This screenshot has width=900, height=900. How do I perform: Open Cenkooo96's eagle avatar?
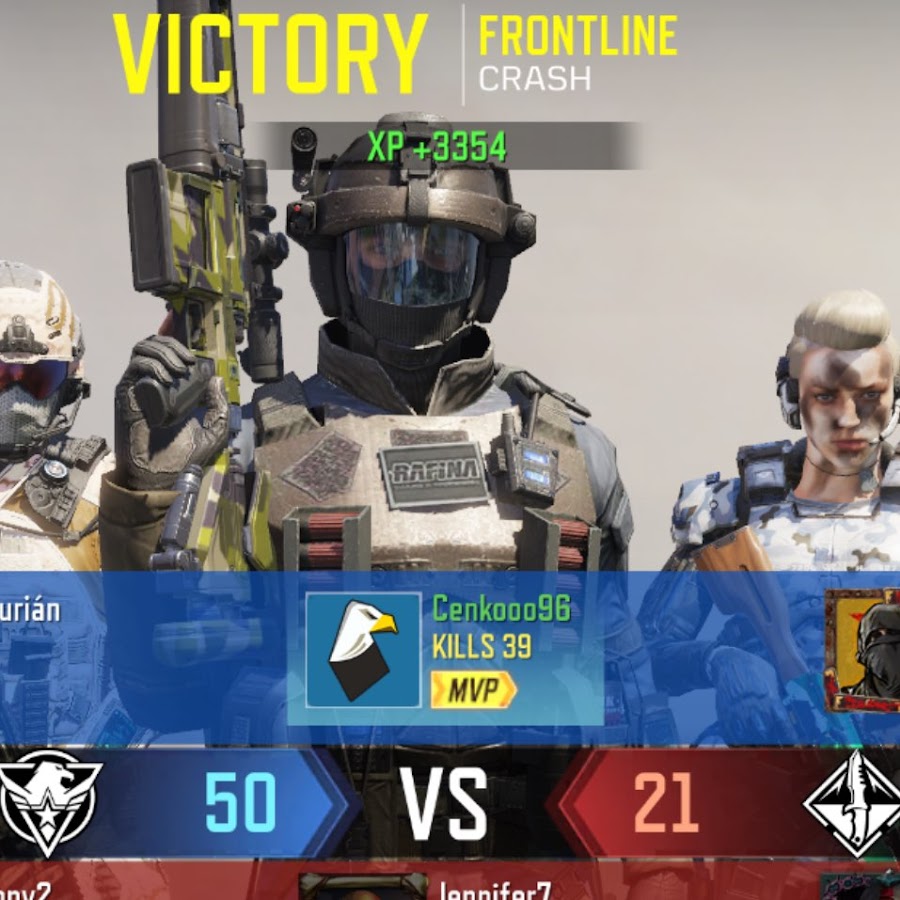(363, 650)
